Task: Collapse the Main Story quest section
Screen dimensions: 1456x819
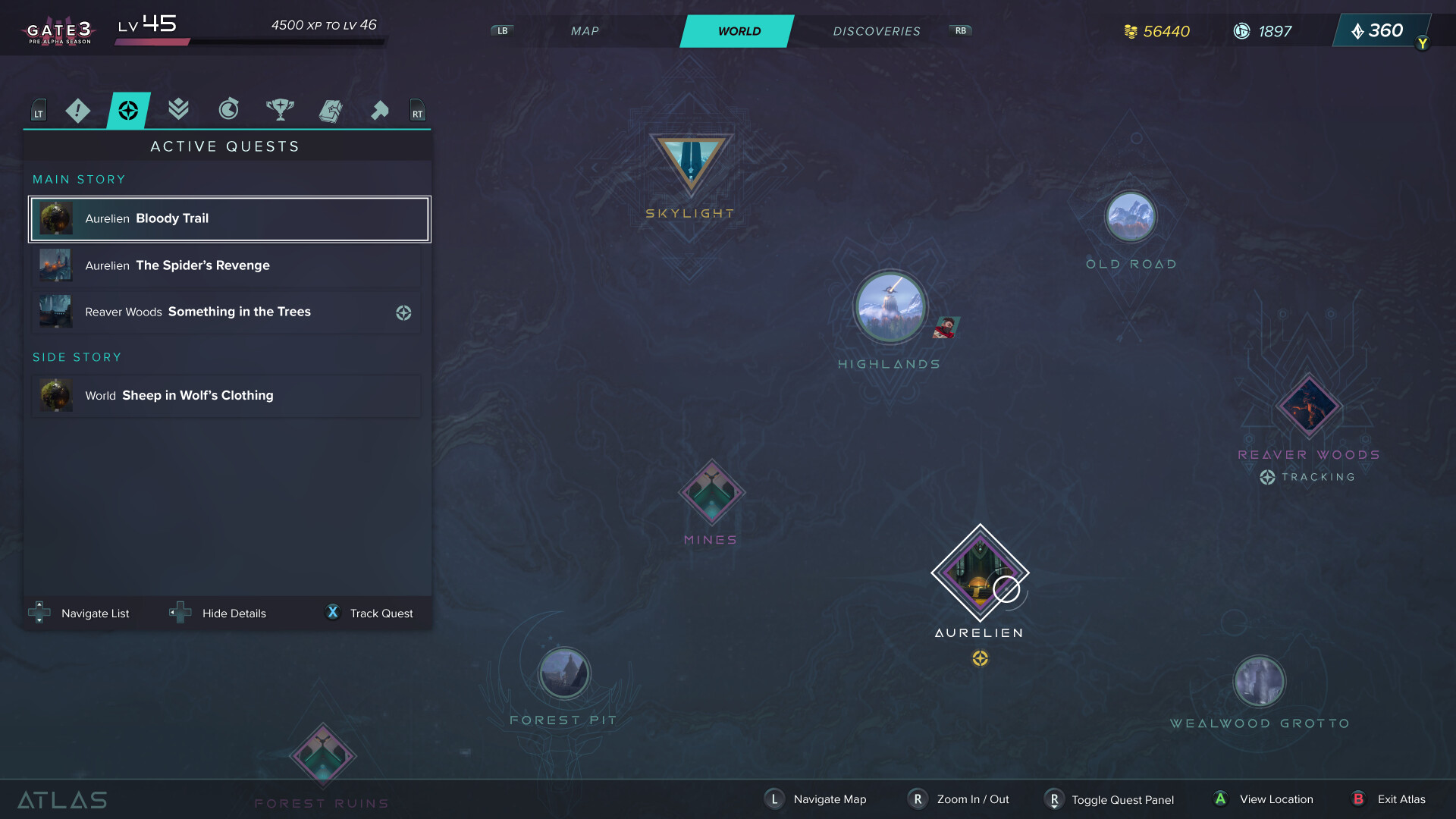Action: (x=78, y=179)
